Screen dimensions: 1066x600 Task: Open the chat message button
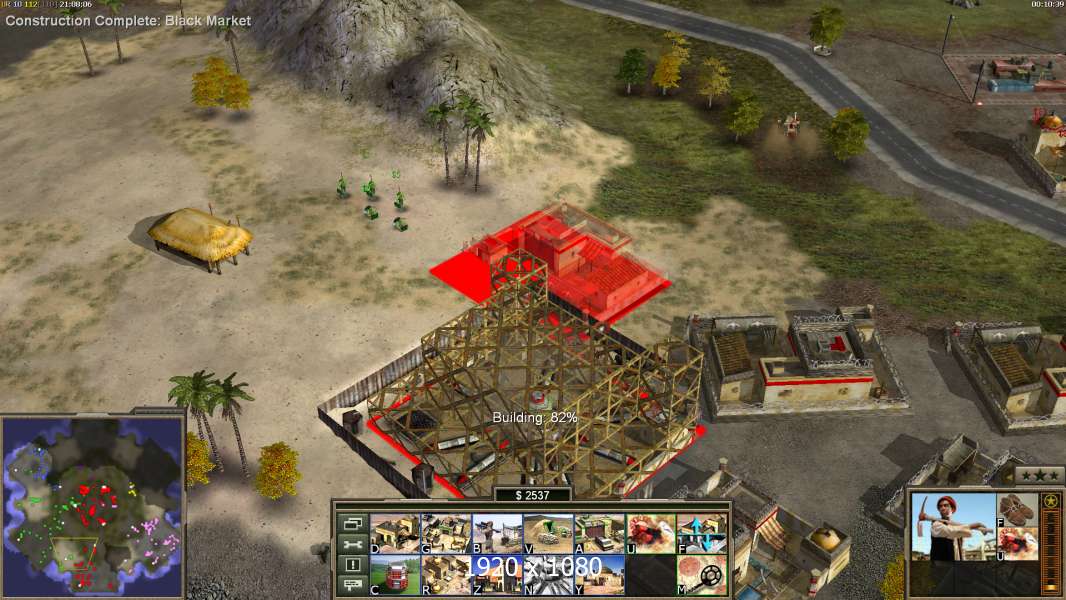(x=352, y=585)
